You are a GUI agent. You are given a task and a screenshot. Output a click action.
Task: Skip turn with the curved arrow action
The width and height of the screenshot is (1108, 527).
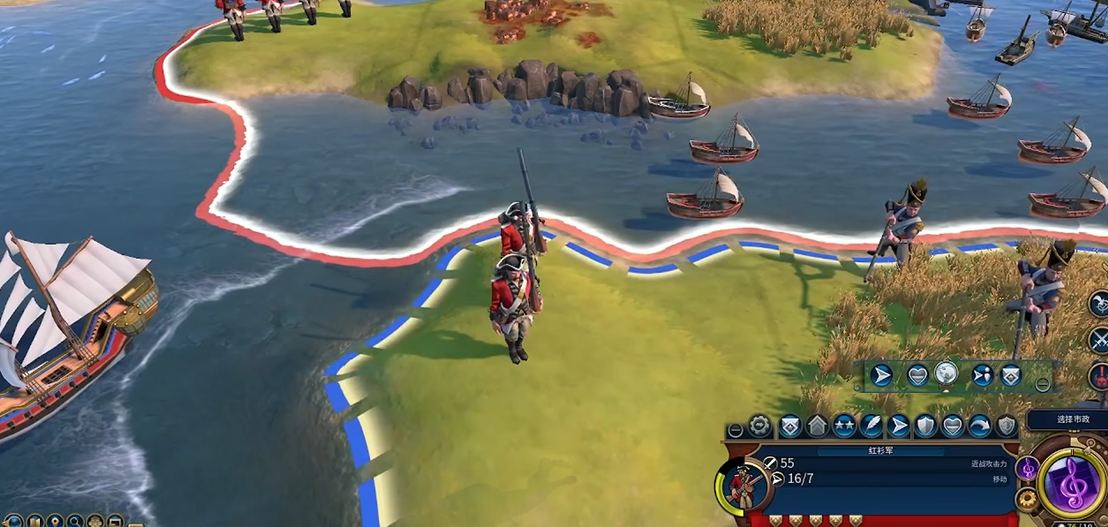coord(979,425)
